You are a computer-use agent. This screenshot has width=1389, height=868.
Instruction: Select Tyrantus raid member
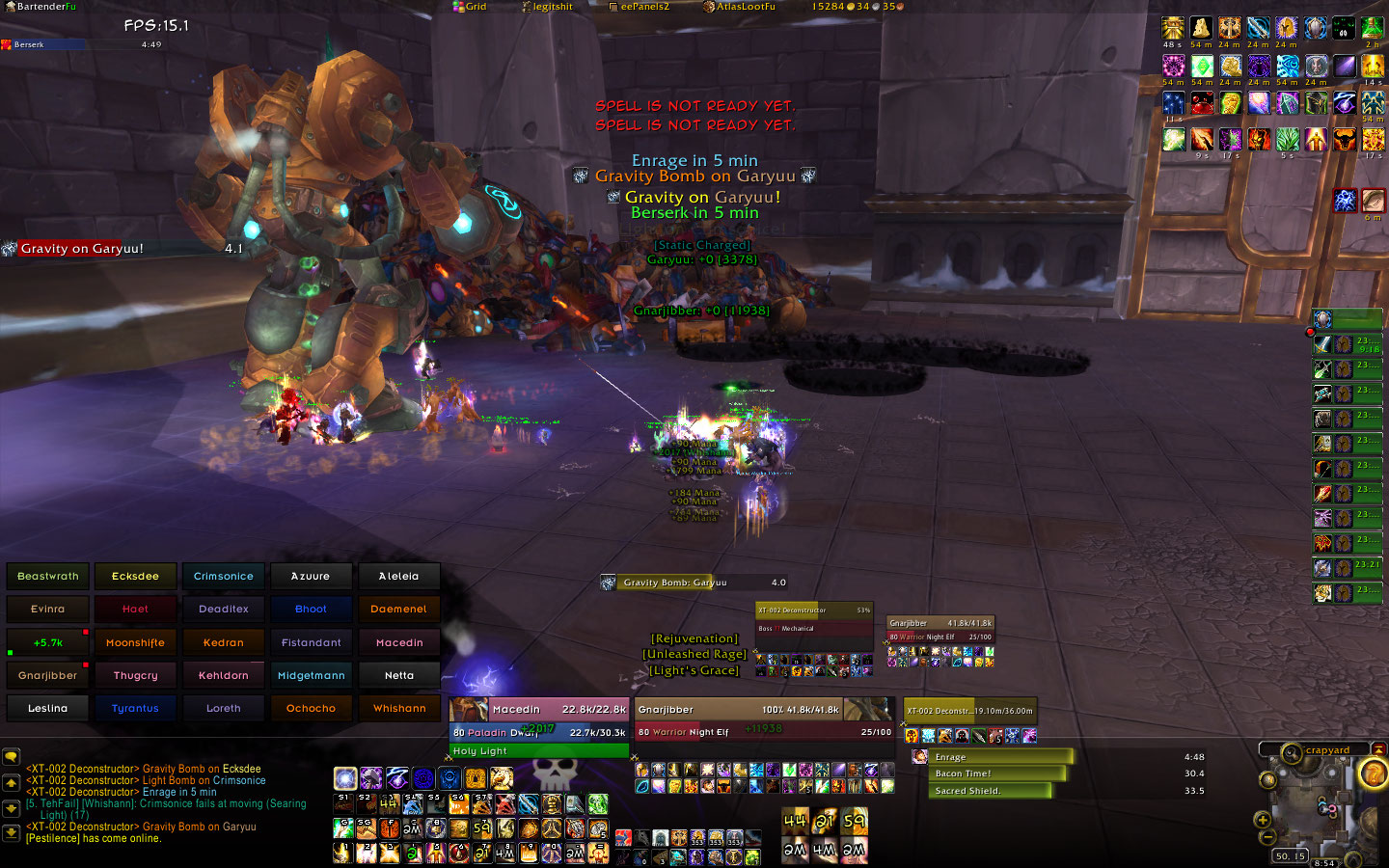[x=135, y=709]
